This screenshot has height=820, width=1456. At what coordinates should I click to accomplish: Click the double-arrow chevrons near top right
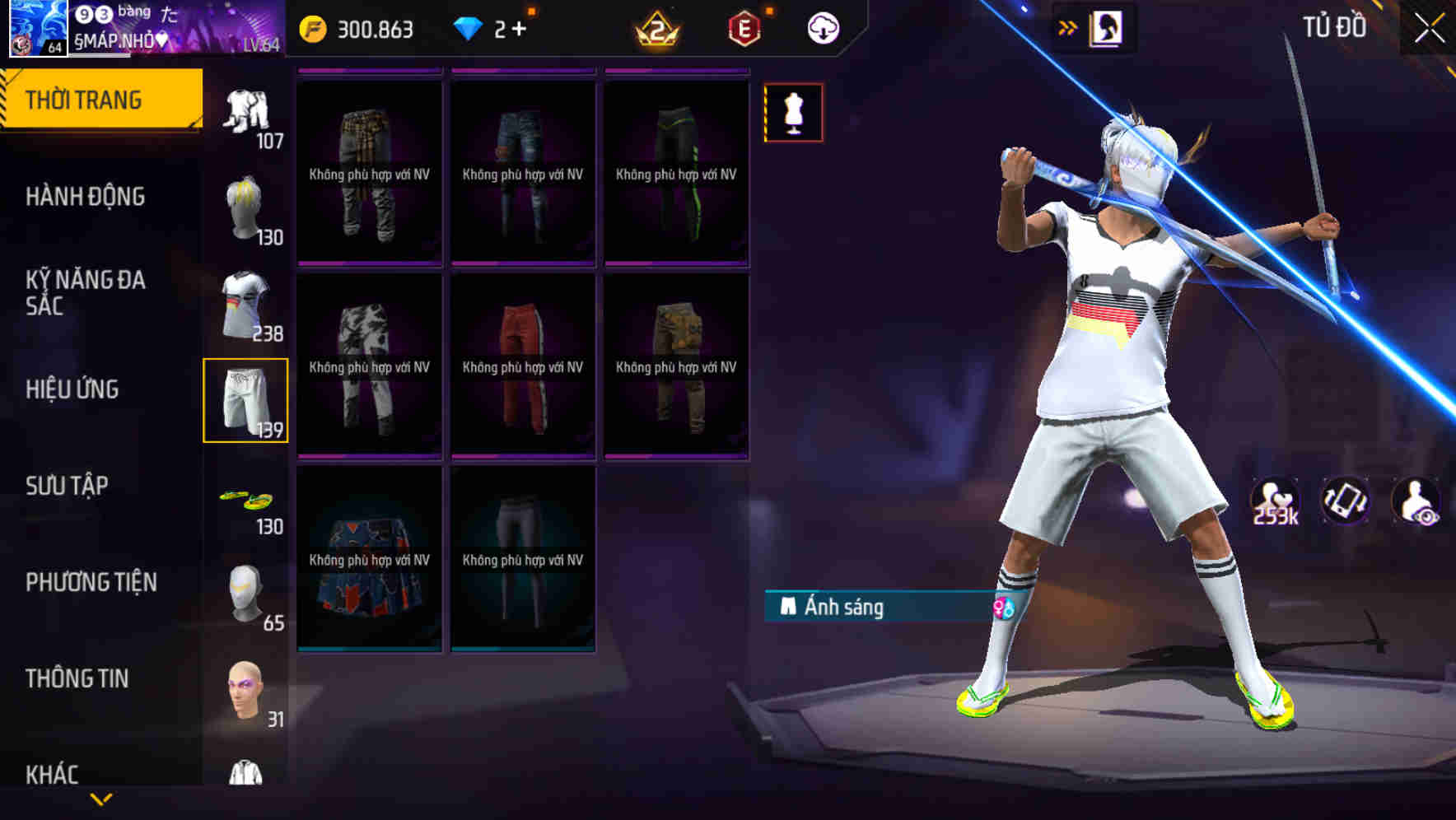pos(1067,27)
